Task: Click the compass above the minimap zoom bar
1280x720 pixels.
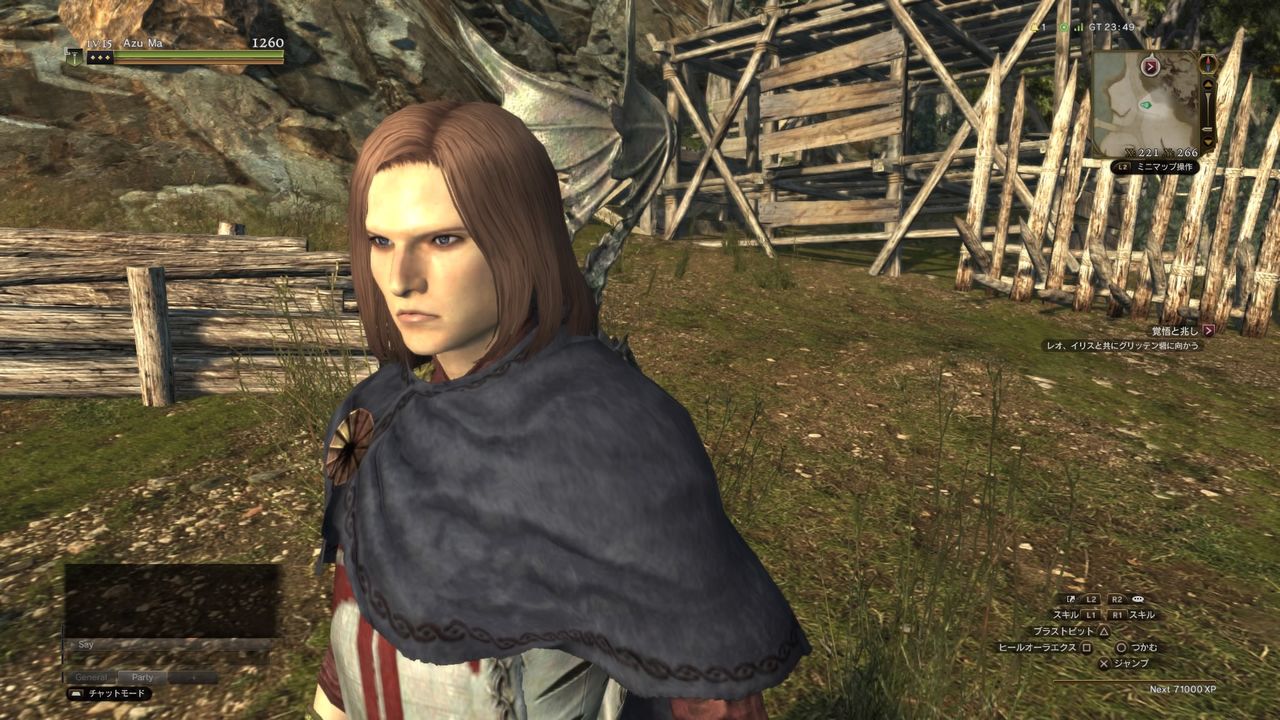Action: pos(1208,64)
